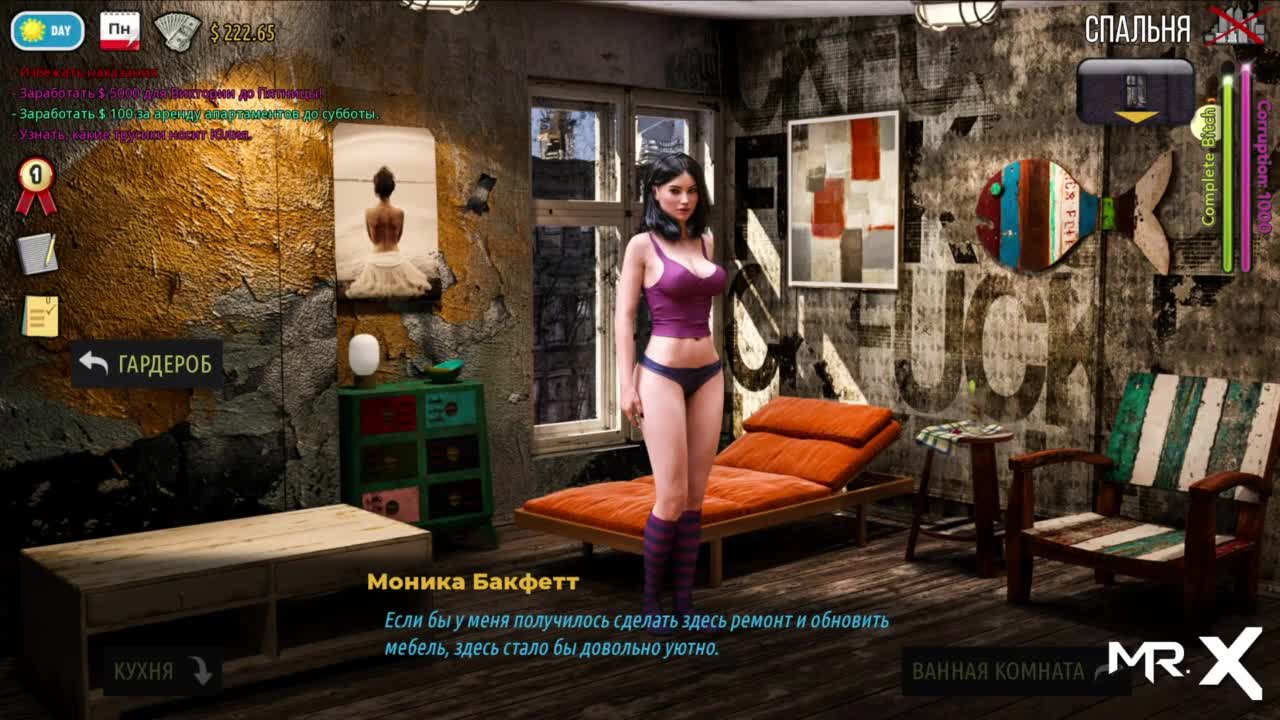This screenshot has width=1280, height=720.
Task: Open the Пн calendar icon
Action: coord(120,31)
